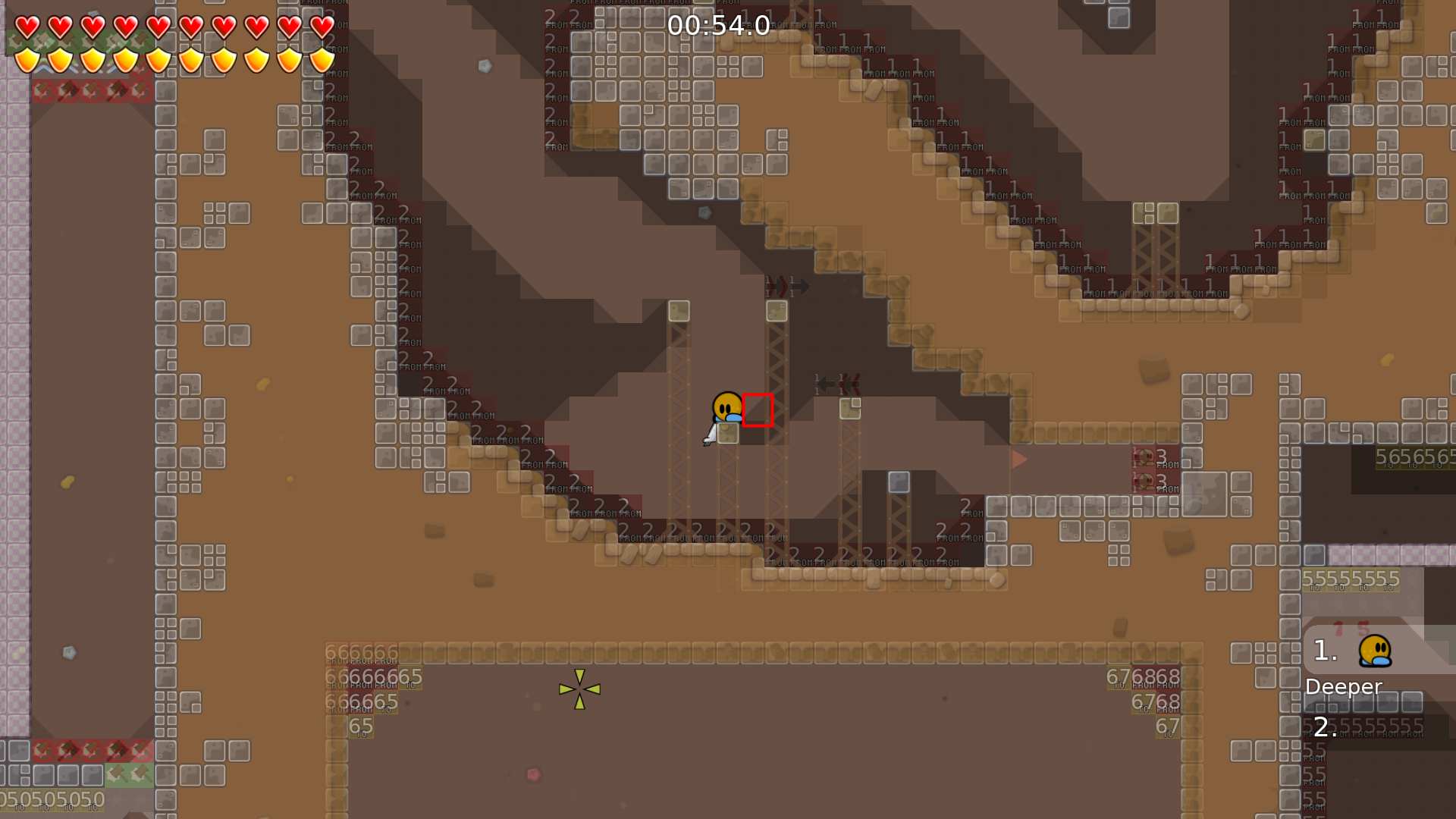Toggle the crossed hammer strip under the hearts

point(91,91)
